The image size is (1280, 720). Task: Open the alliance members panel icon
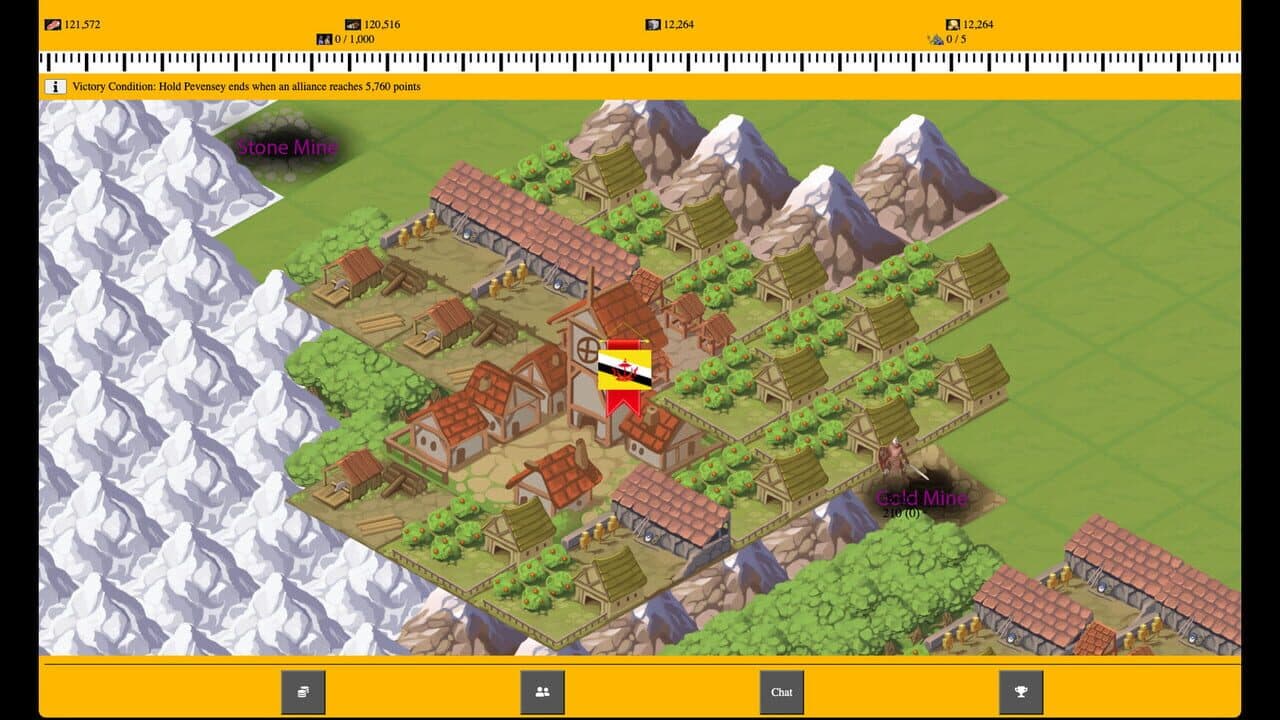(541, 691)
